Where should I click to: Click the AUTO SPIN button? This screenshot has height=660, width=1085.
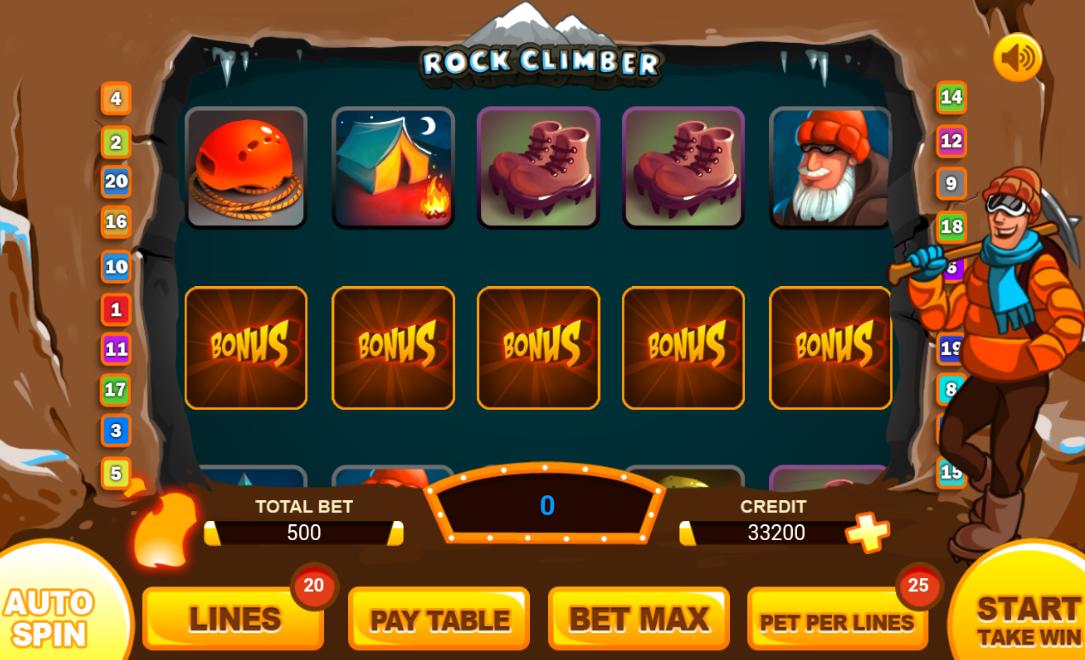click(x=50, y=615)
